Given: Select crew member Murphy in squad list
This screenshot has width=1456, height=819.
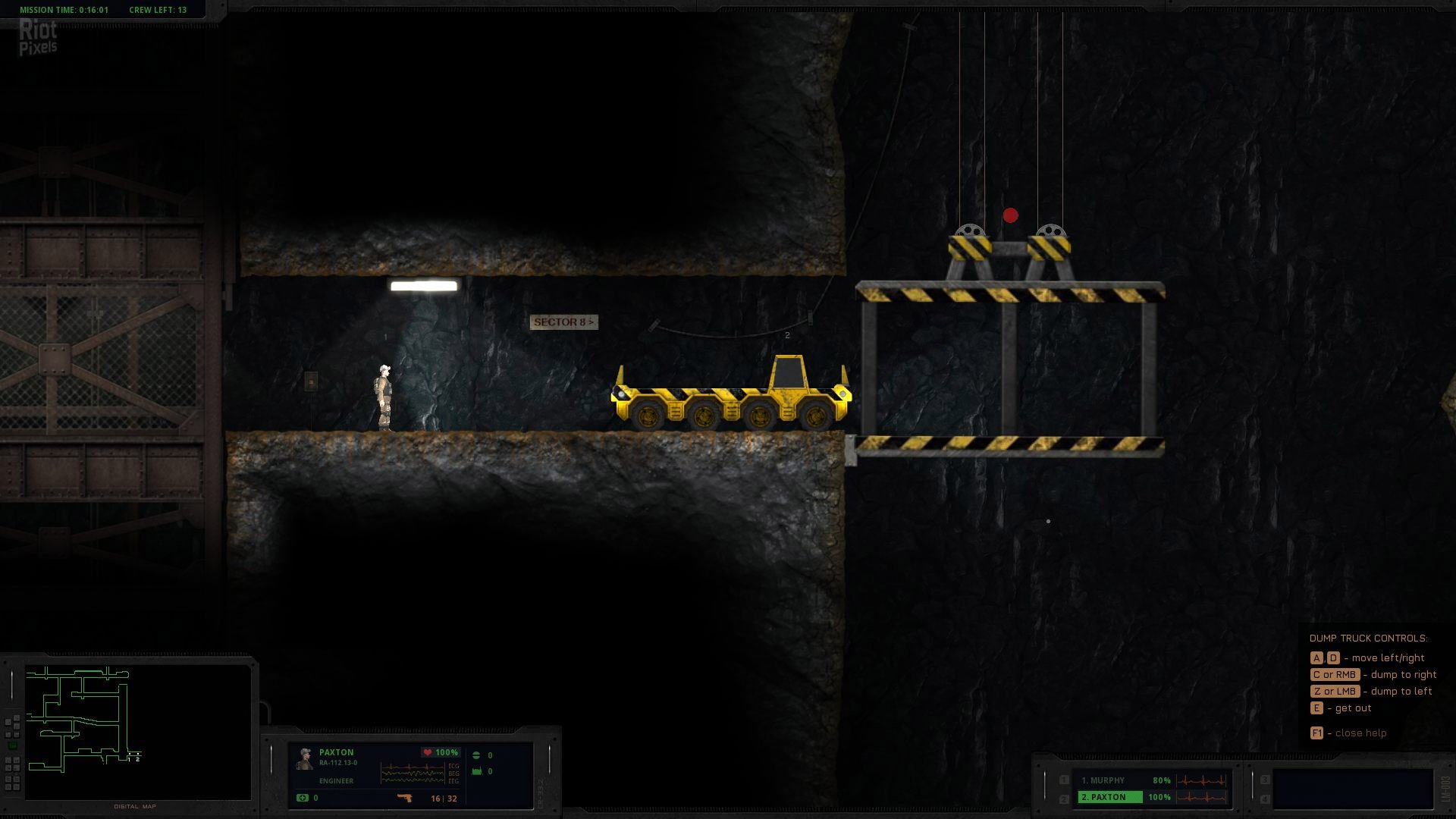Looking at the screenshot, I should pos(1103,780).
